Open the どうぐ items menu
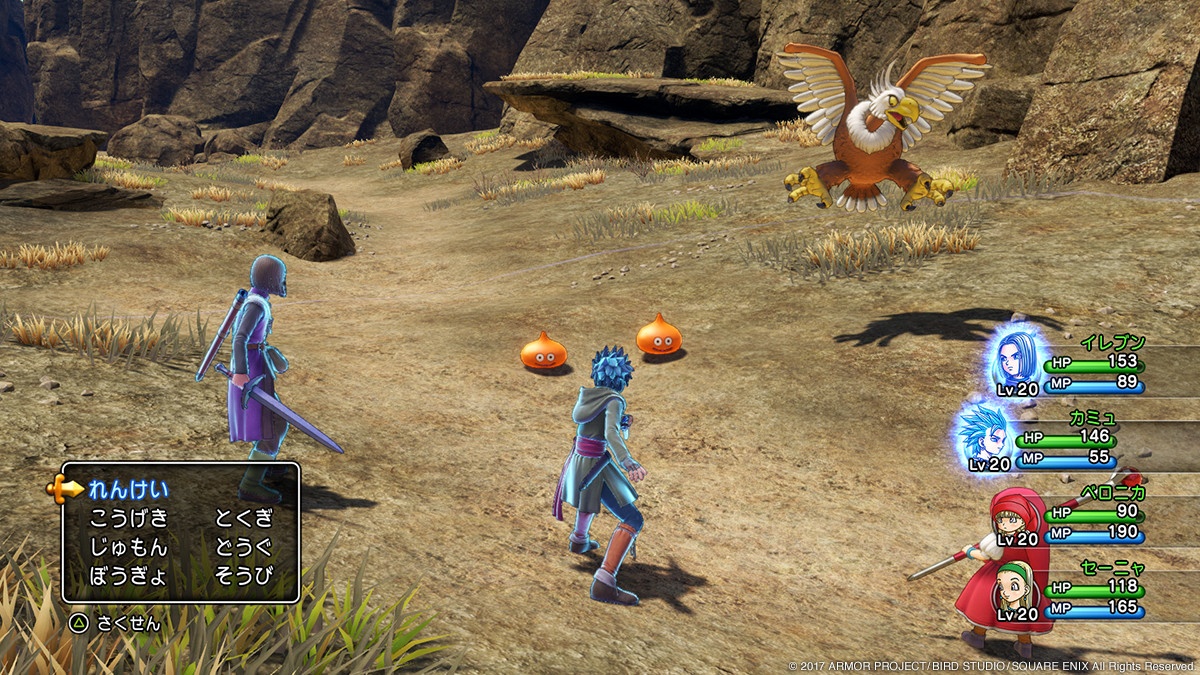 click(x=243, y=547)
